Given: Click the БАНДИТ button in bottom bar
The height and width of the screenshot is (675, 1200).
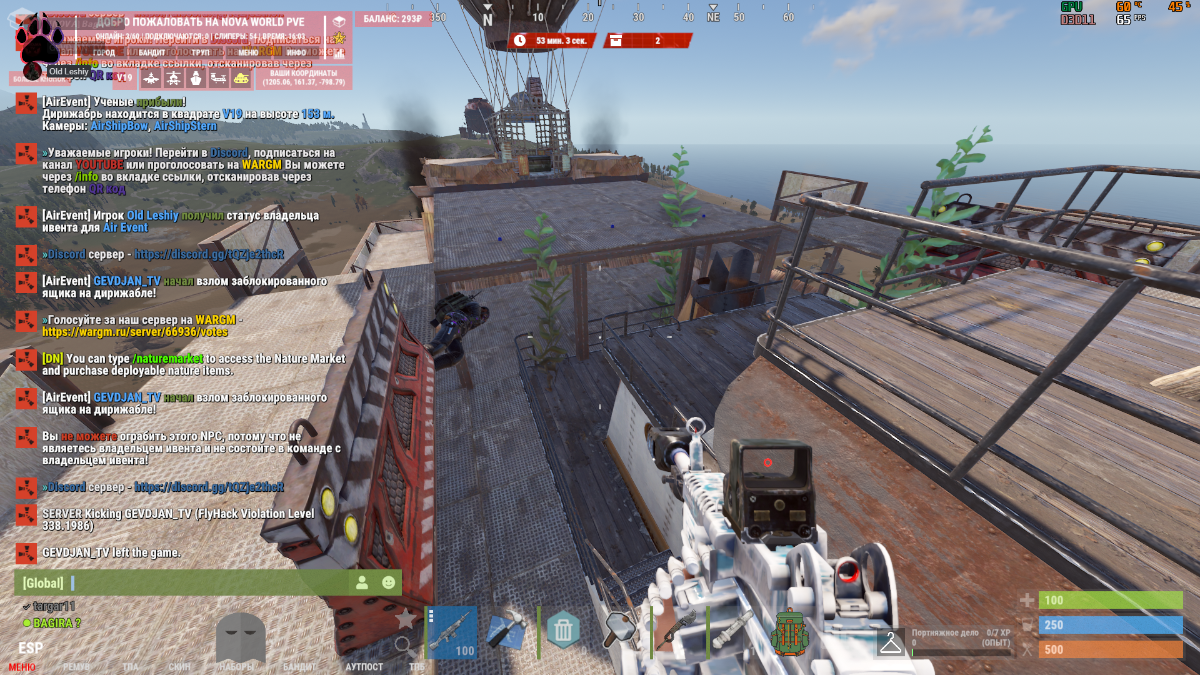Looking at the screenshot, I should (299, 667).
